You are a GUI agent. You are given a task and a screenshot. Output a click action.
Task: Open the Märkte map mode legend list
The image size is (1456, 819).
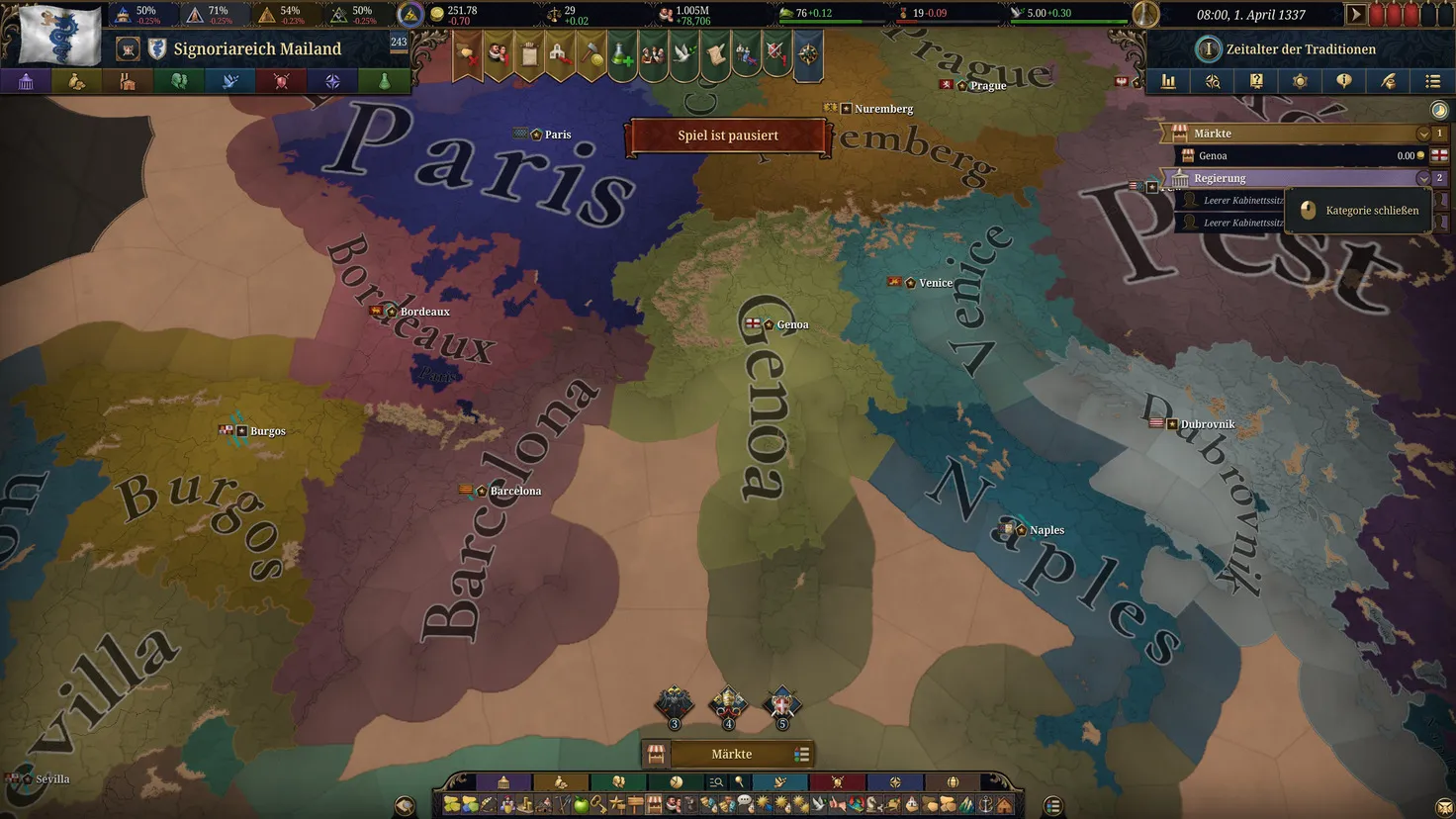[x=801, y=755]
